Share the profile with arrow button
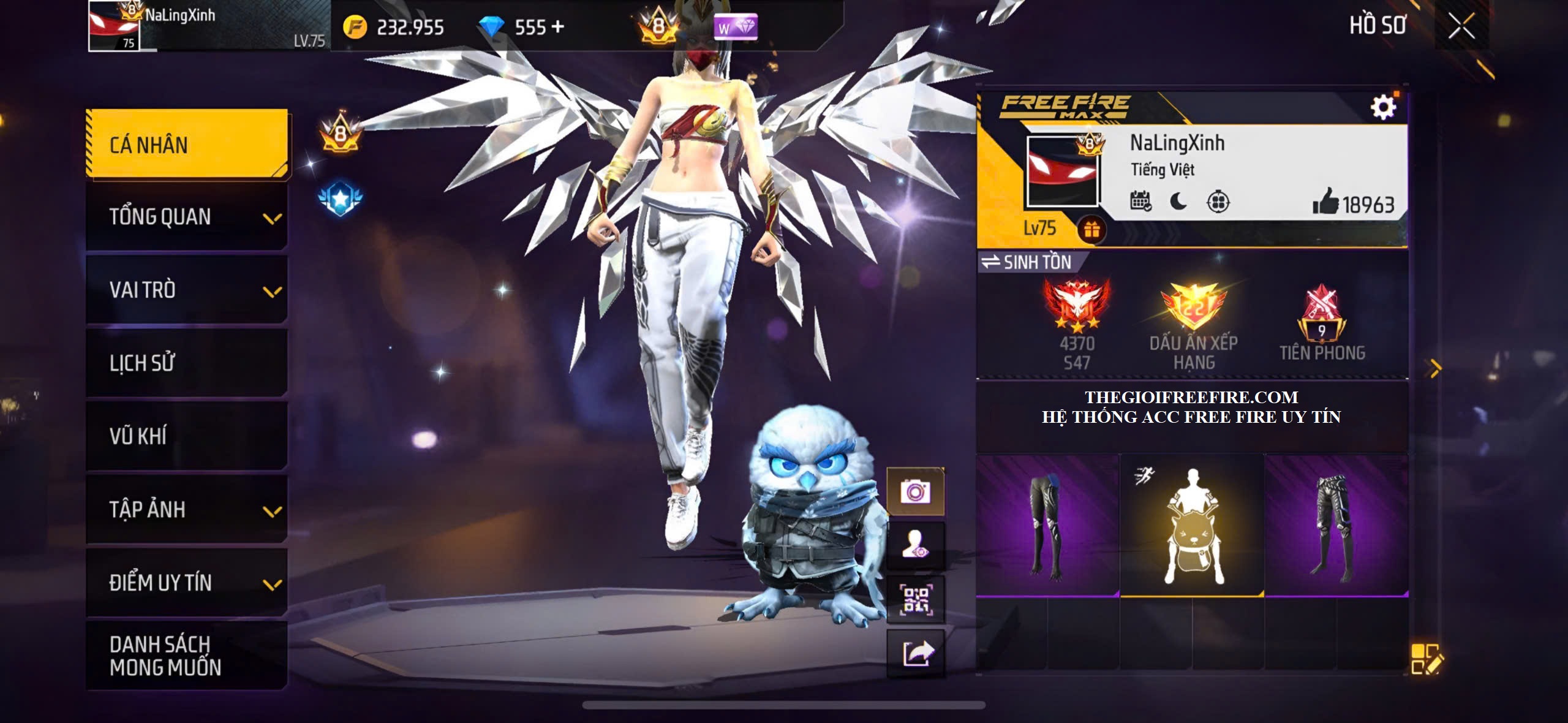 (x=915, y=653)
